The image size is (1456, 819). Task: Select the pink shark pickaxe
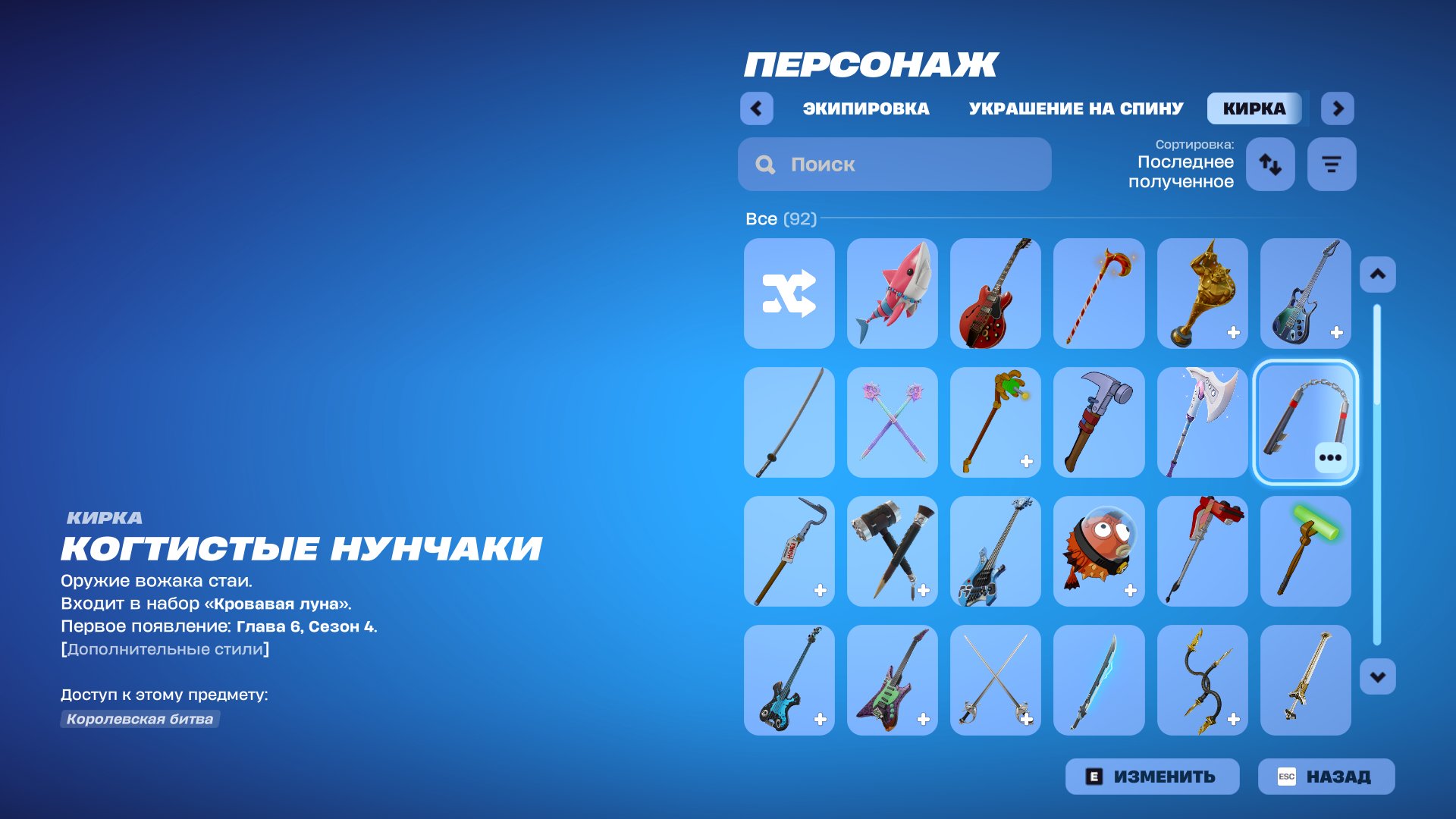click(x=892, y=293)
